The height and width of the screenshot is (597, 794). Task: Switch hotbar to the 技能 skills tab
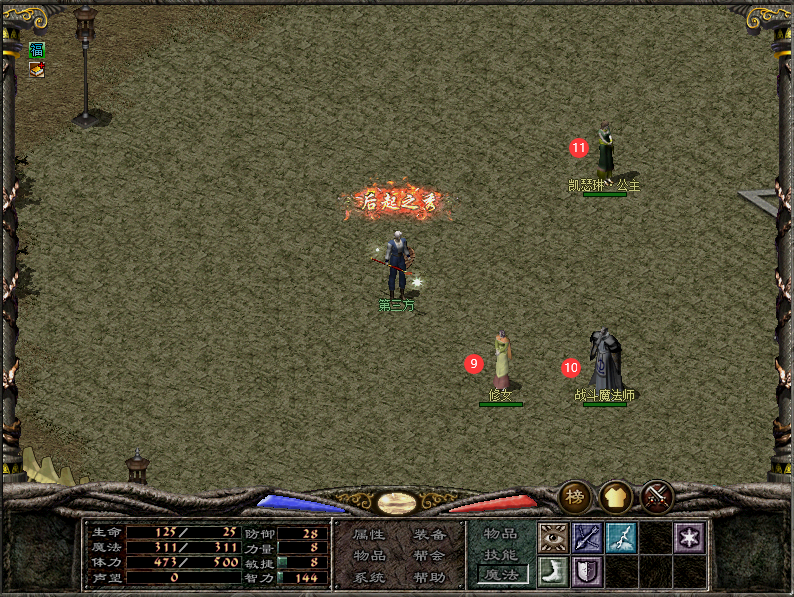pyautogui.click(x=501, y=555)
